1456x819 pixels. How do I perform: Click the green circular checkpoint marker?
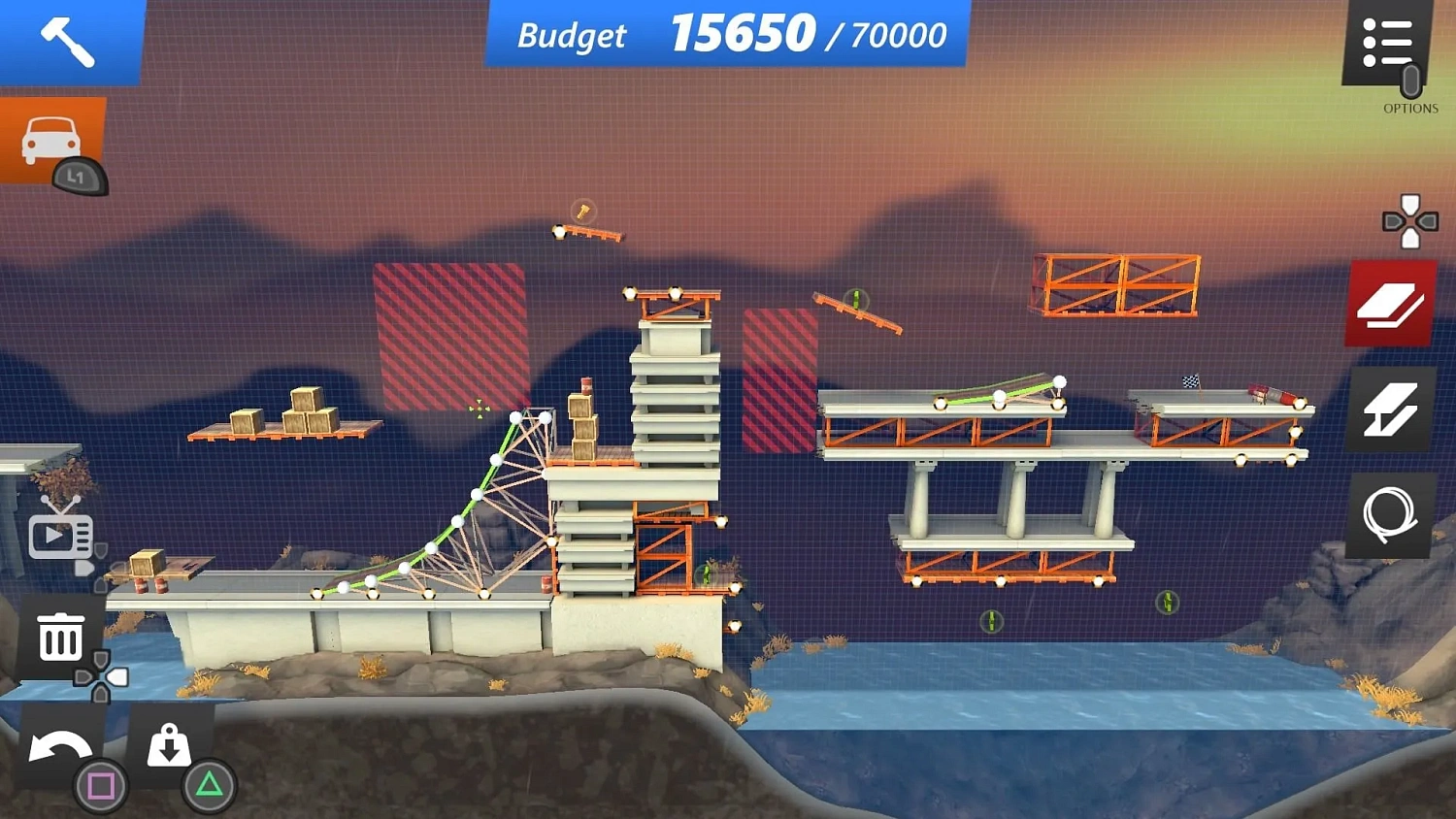tap(991, 620)
